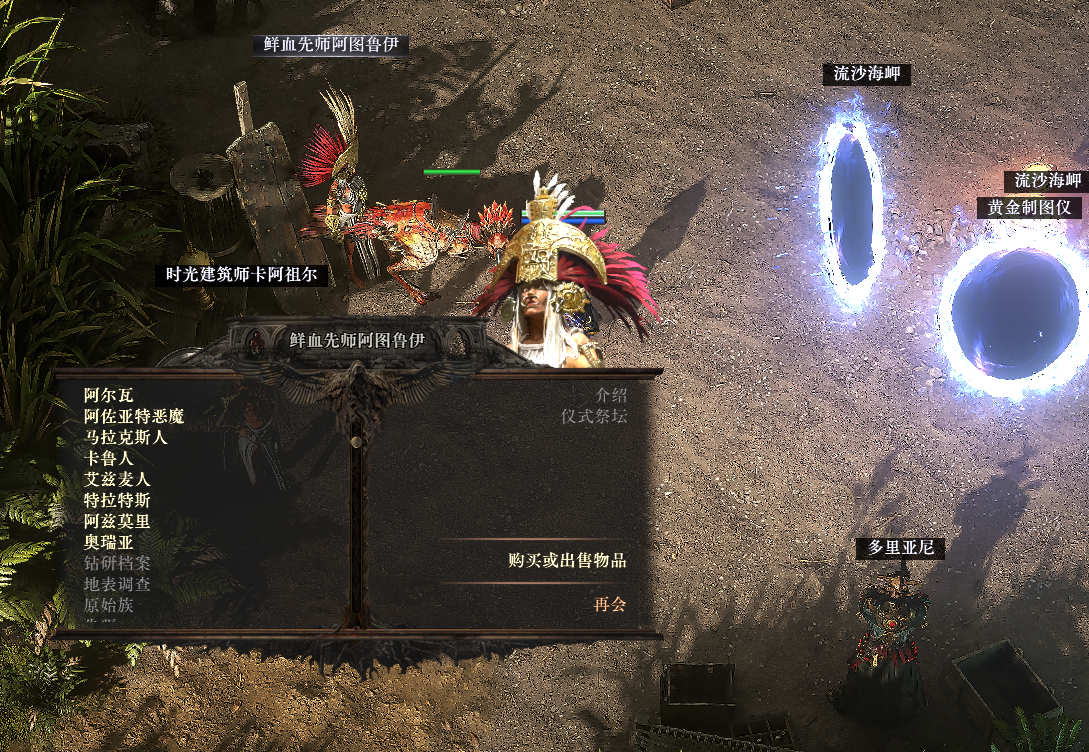
Task: Open the 介绍 dialogue option
Action: (611, 395)
